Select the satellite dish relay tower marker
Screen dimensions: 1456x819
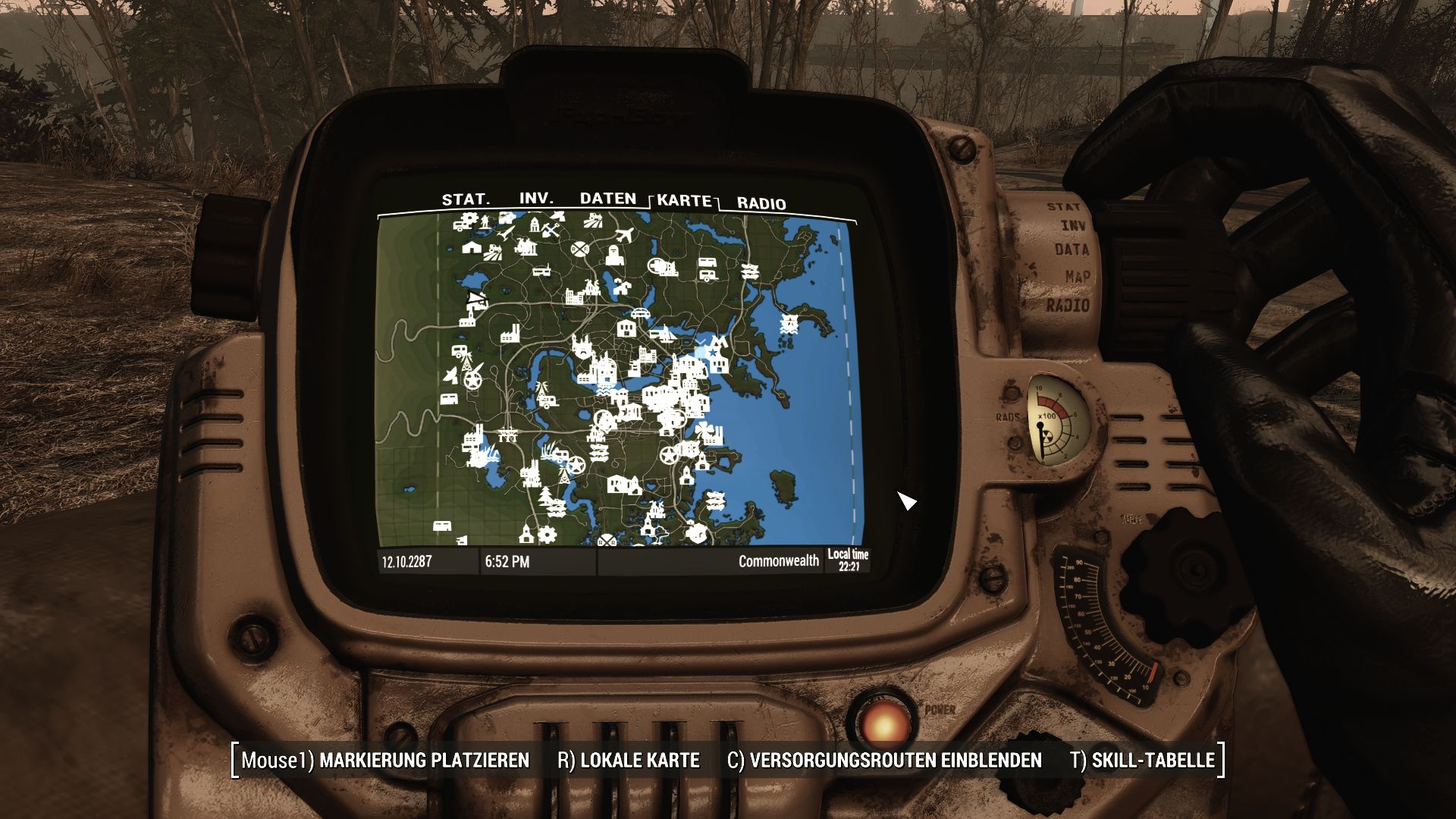point(452,377)
